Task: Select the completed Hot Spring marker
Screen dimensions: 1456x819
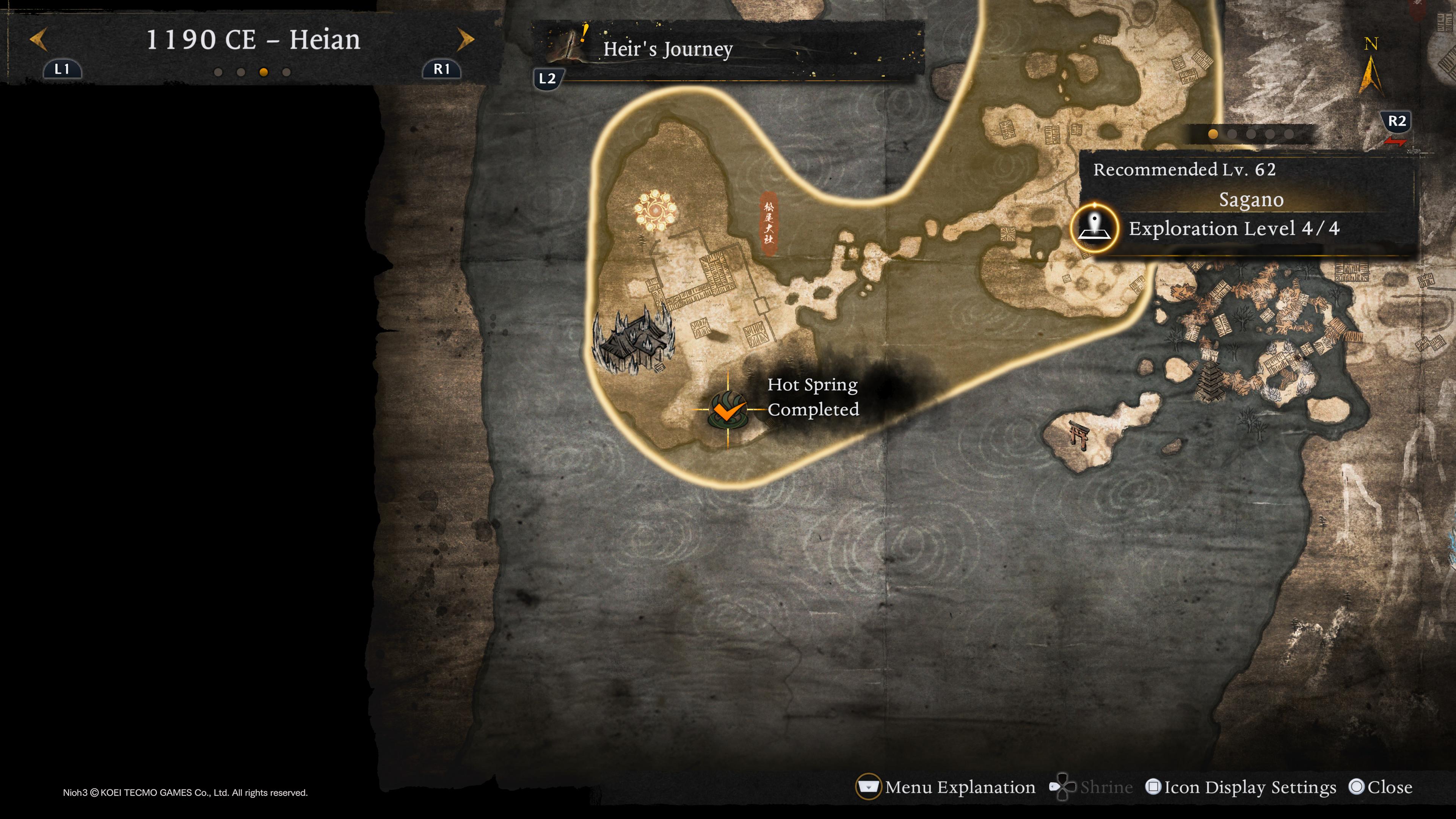Action: (728, 410)
